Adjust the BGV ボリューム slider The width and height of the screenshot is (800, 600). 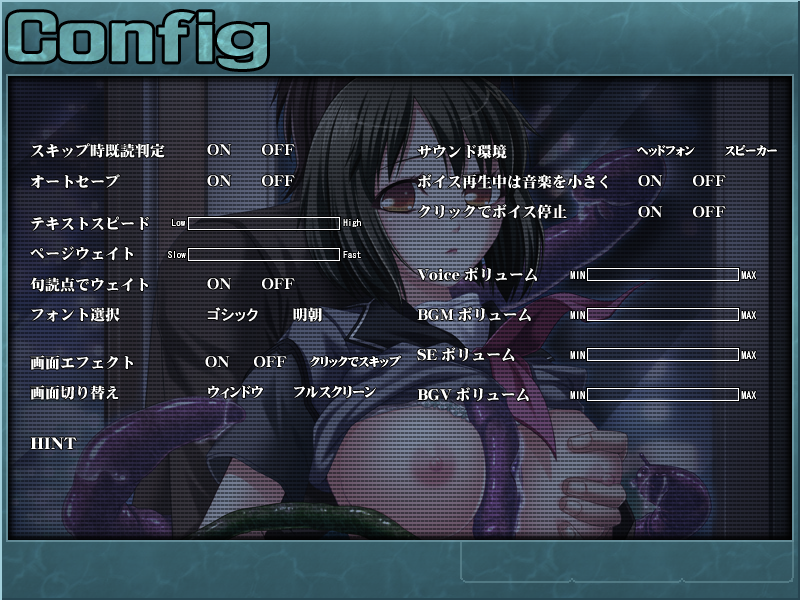coord(663,395)
